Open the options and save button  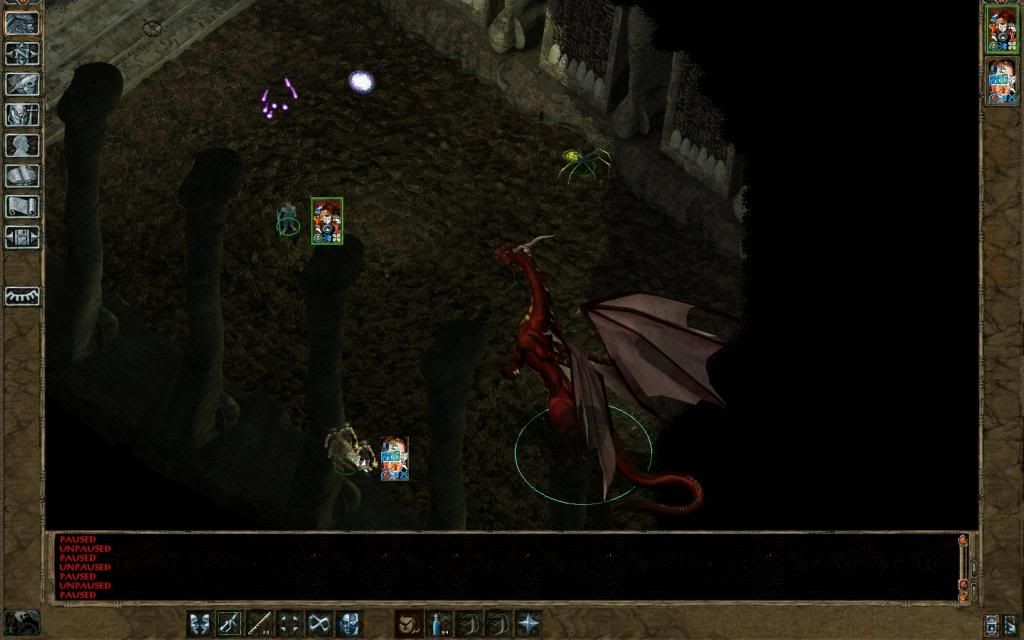click(x=22, y=237)
